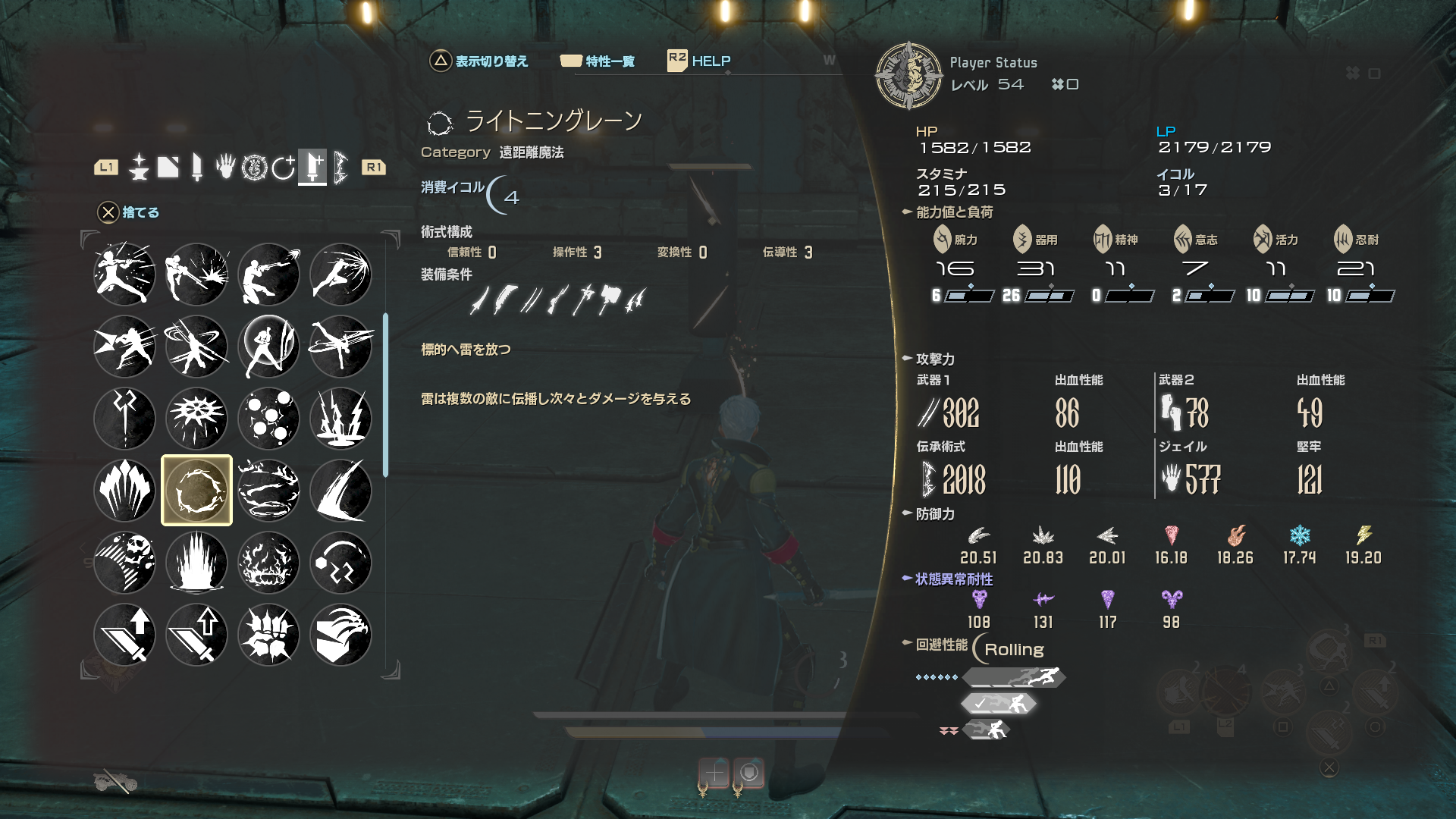Open the sword with plus arts tab
This screenshot has height=819, width=1456.
point(312,167)
